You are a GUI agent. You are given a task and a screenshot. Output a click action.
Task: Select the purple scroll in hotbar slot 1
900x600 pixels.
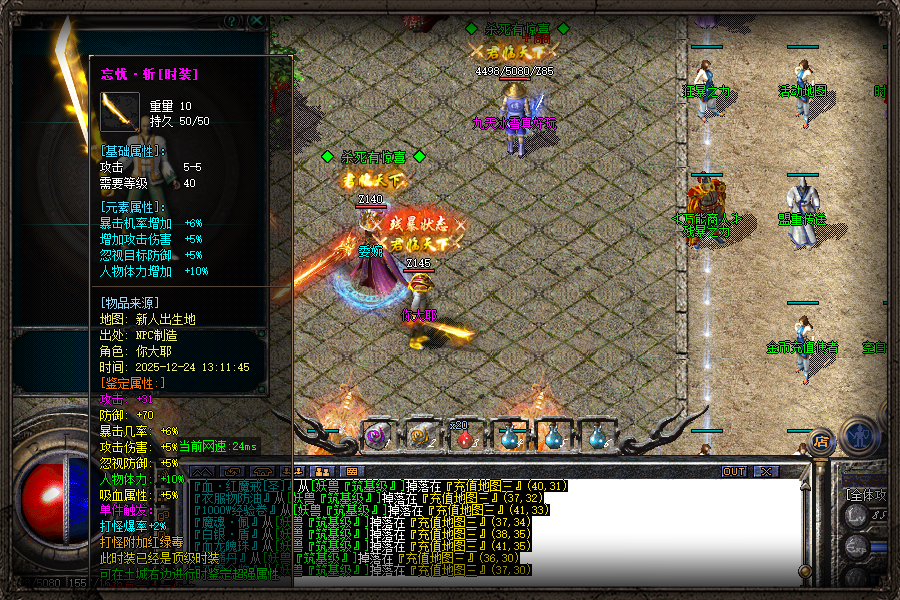click(377, 435)
